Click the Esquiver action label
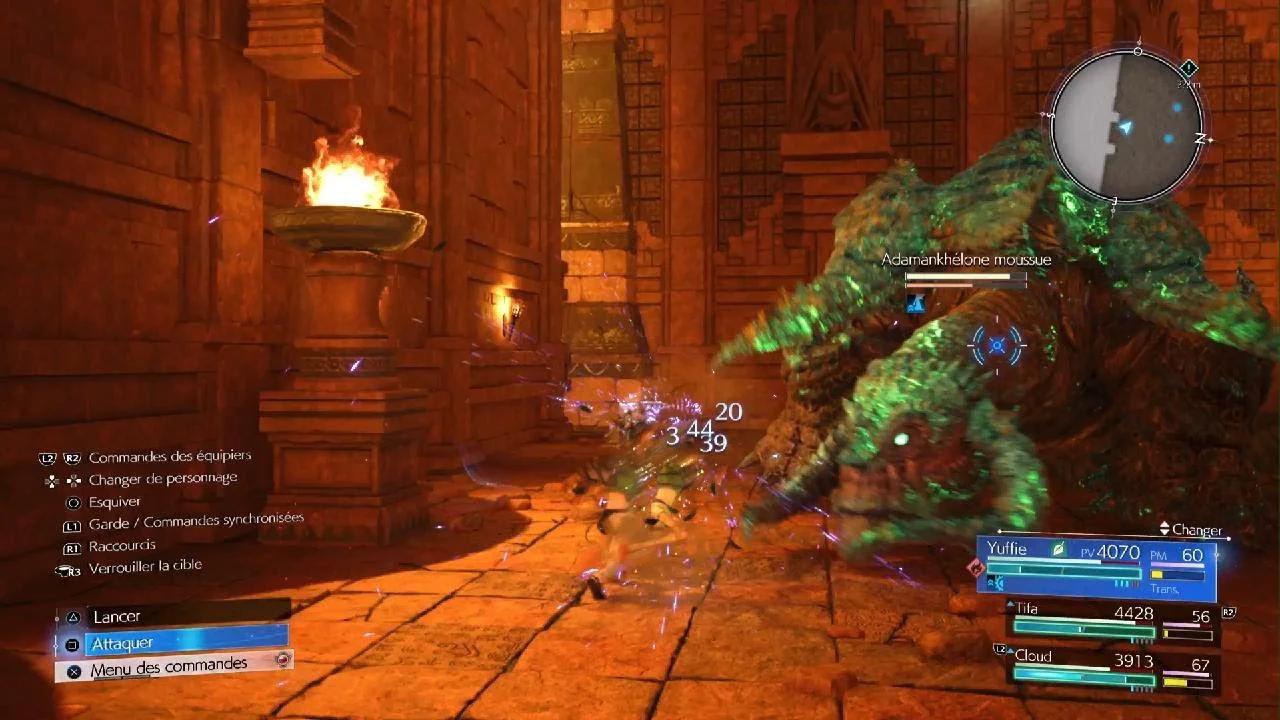Screen dimensions: 1280x720 point(115,500)
